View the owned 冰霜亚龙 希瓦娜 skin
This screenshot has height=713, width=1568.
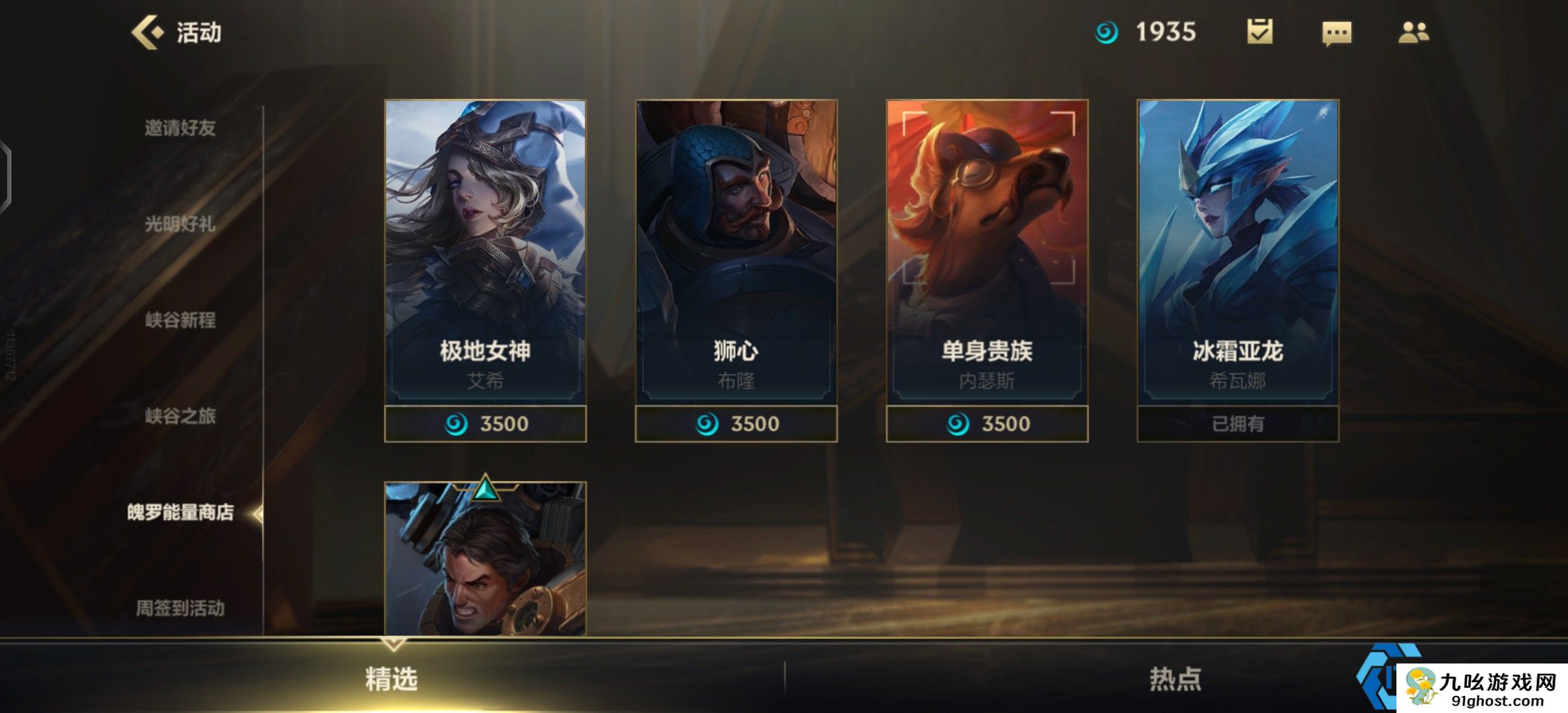point(1237,251)
